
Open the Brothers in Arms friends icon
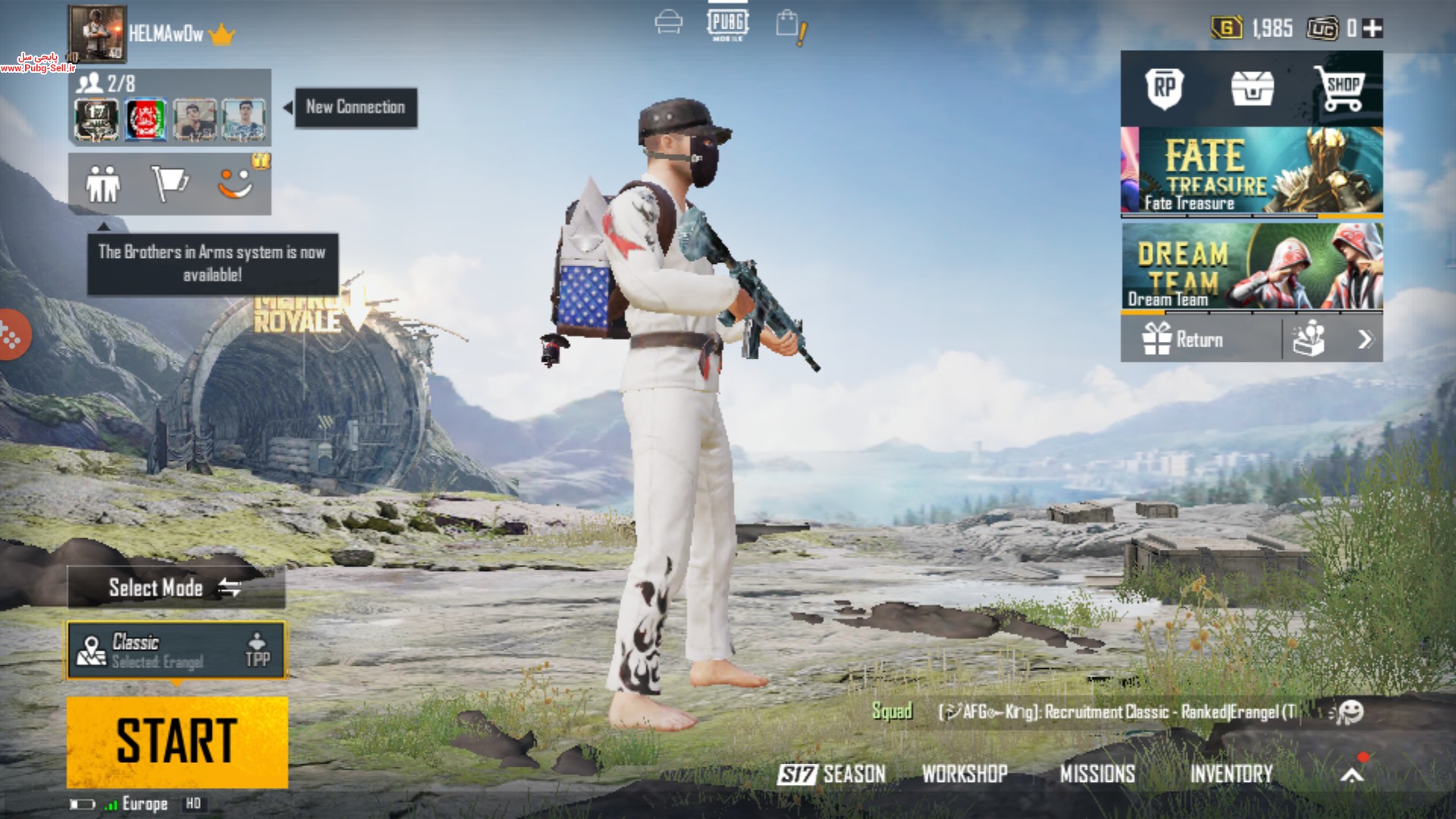103,184
